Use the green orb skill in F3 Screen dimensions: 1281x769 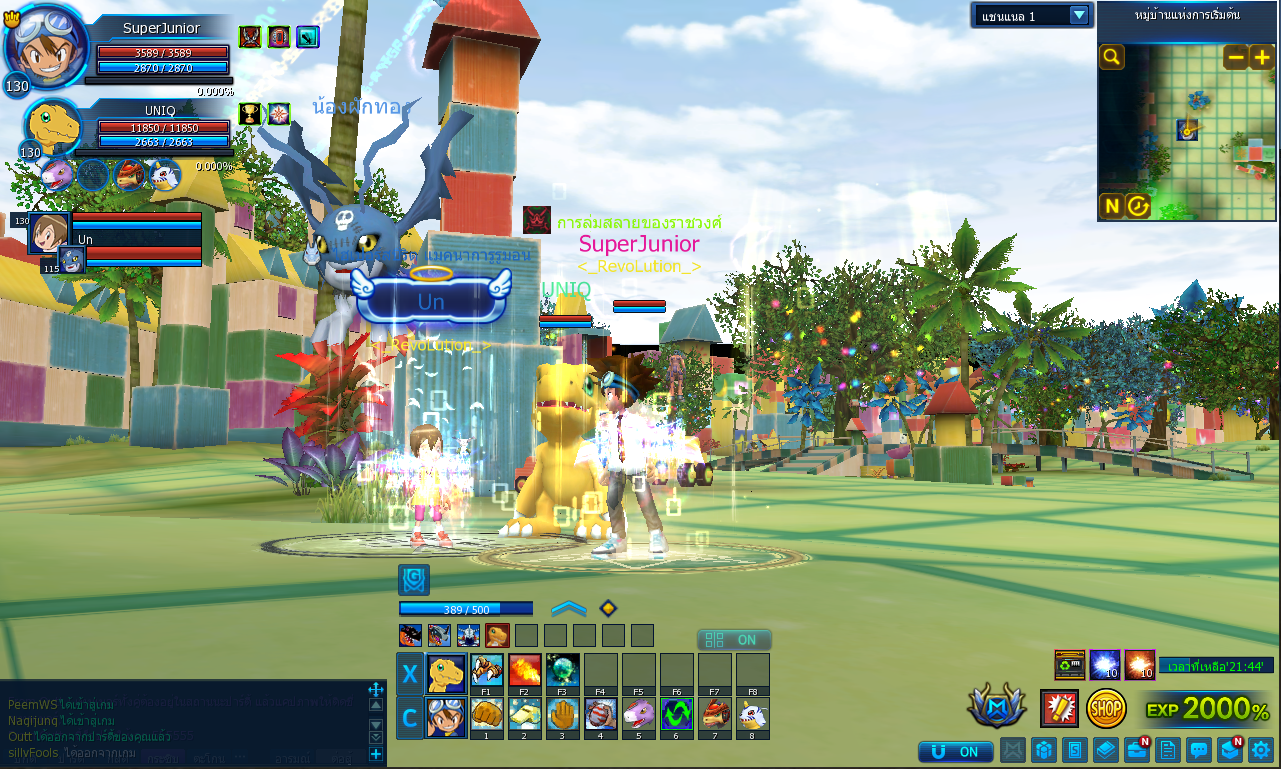point(562,669)
